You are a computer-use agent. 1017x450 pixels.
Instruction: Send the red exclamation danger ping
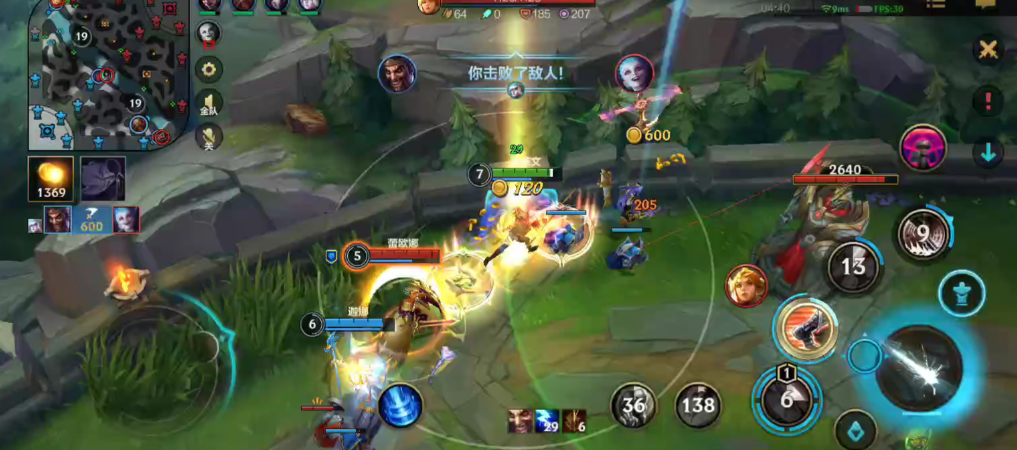pyautogui.click(x=988, y=100)
